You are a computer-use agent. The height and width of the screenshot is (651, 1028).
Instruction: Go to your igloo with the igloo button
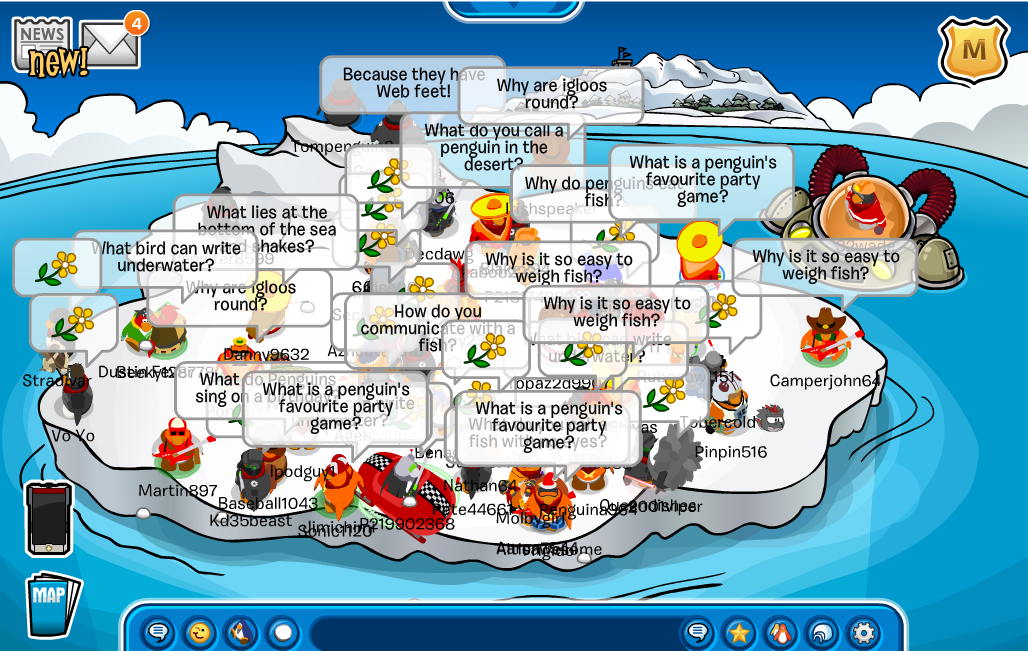tap(821, 632)
